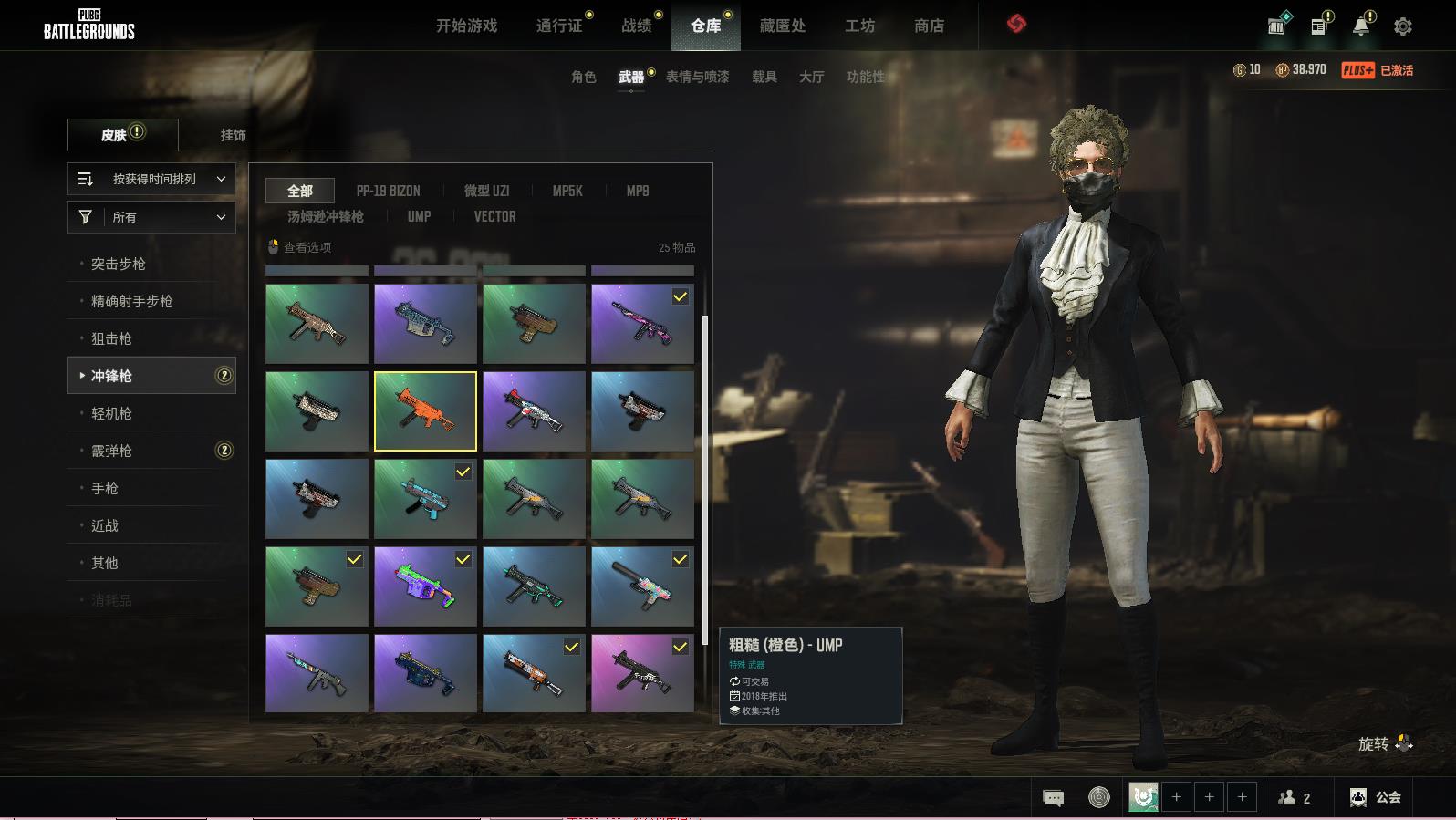
Task: Select the 挂饰 charms tab
Action: tap(233, 135)
